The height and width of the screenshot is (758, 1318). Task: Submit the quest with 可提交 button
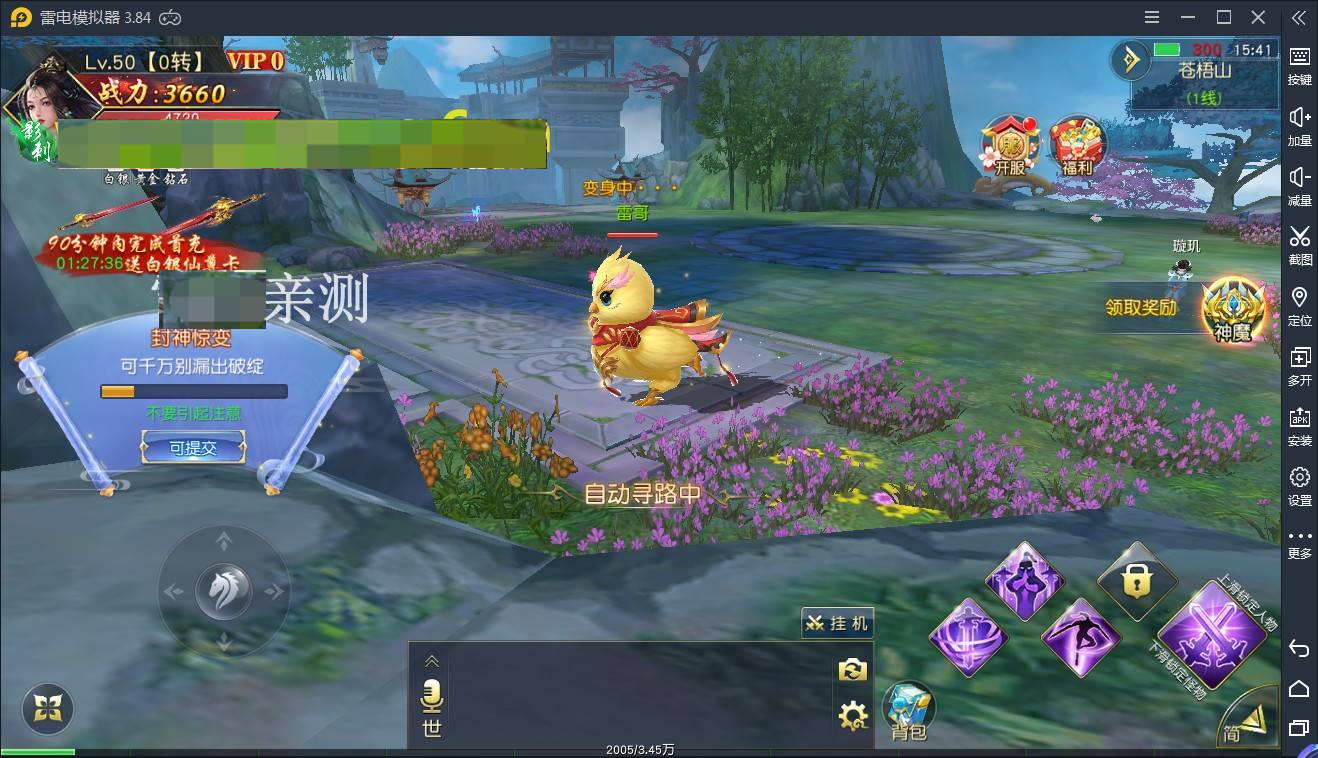193,449
